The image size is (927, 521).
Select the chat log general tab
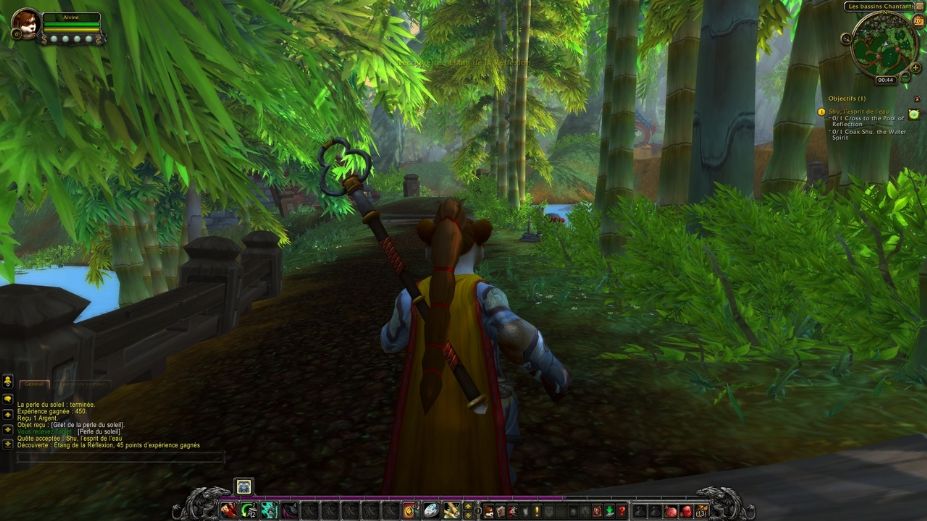(35, 386)
